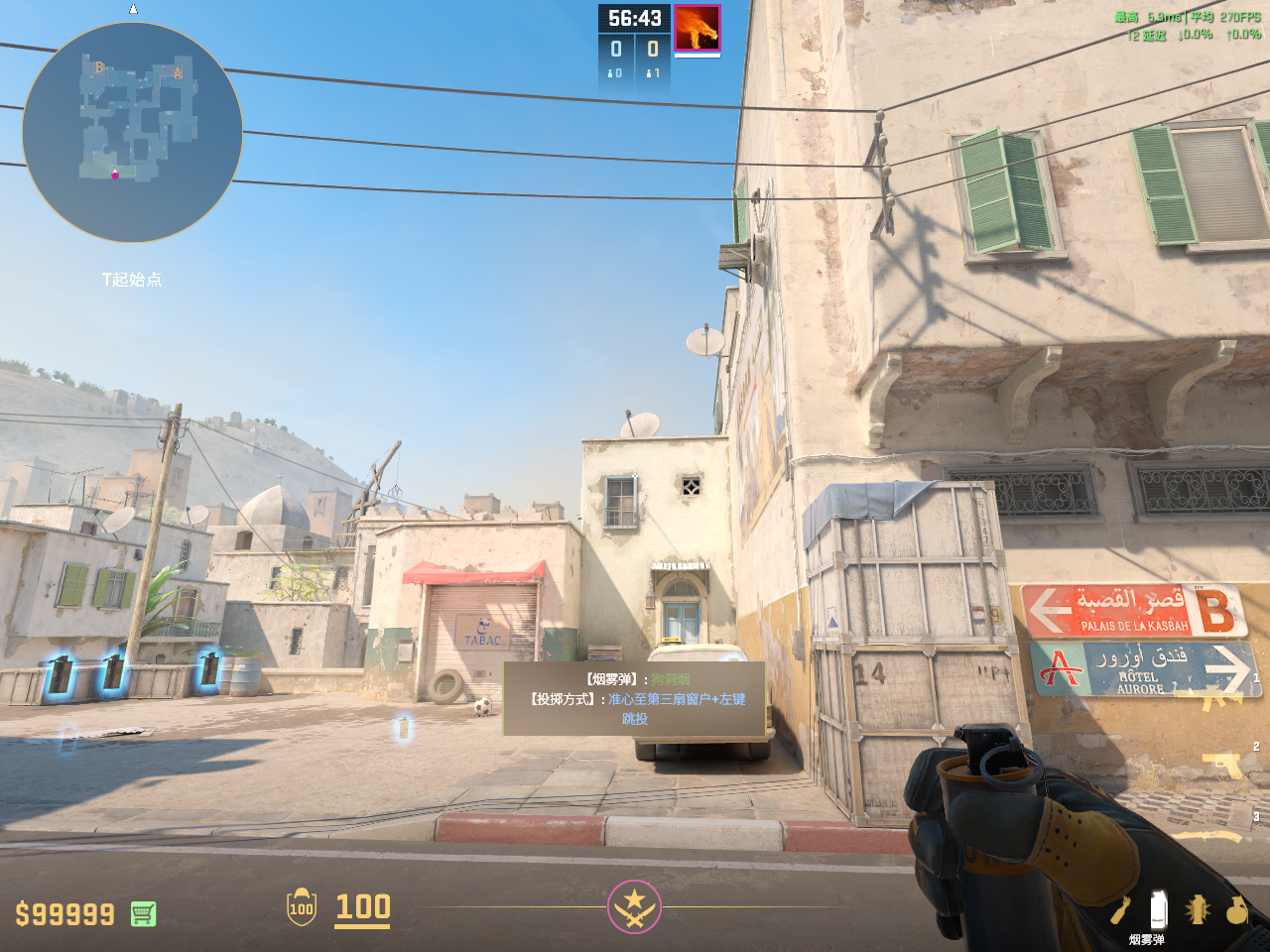Switch to the primary rifle slot
The height and width of the screenshot is (952, 1270).
pyautogui.click(x=1222, y=700)
